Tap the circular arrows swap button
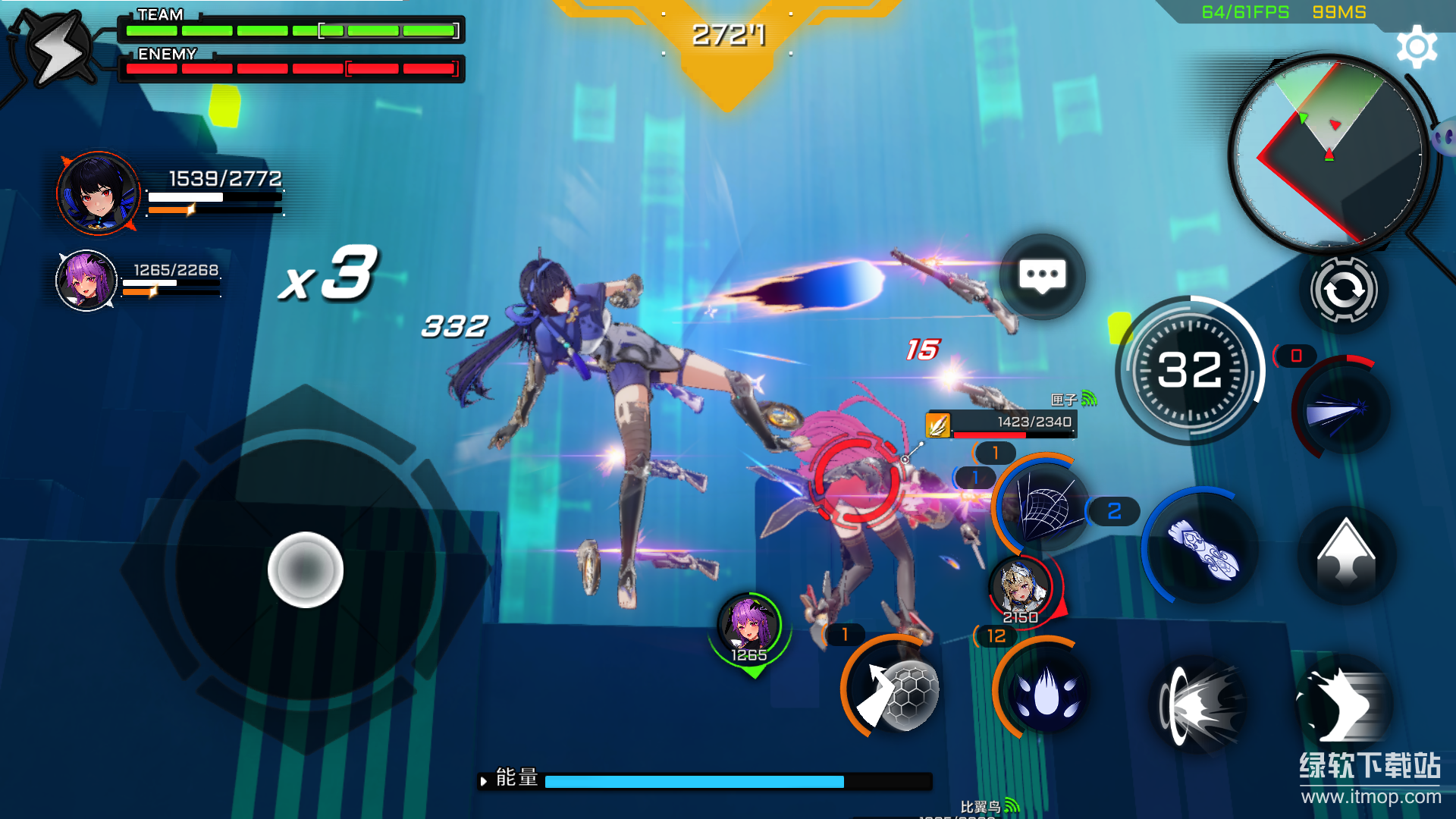1456x819 pixels. (x=1344, y=290)
